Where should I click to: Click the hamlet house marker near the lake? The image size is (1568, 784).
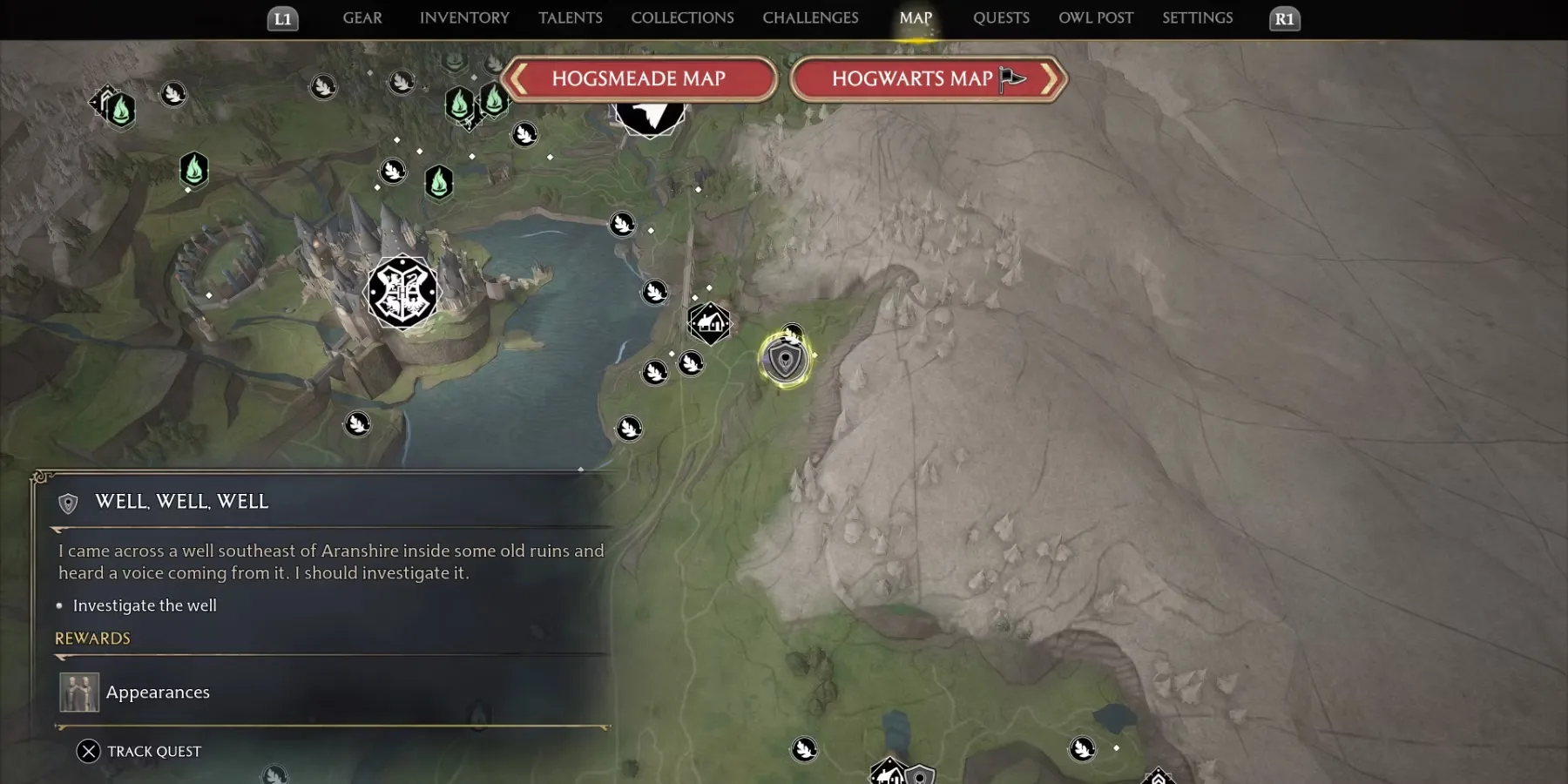point(710,323)
